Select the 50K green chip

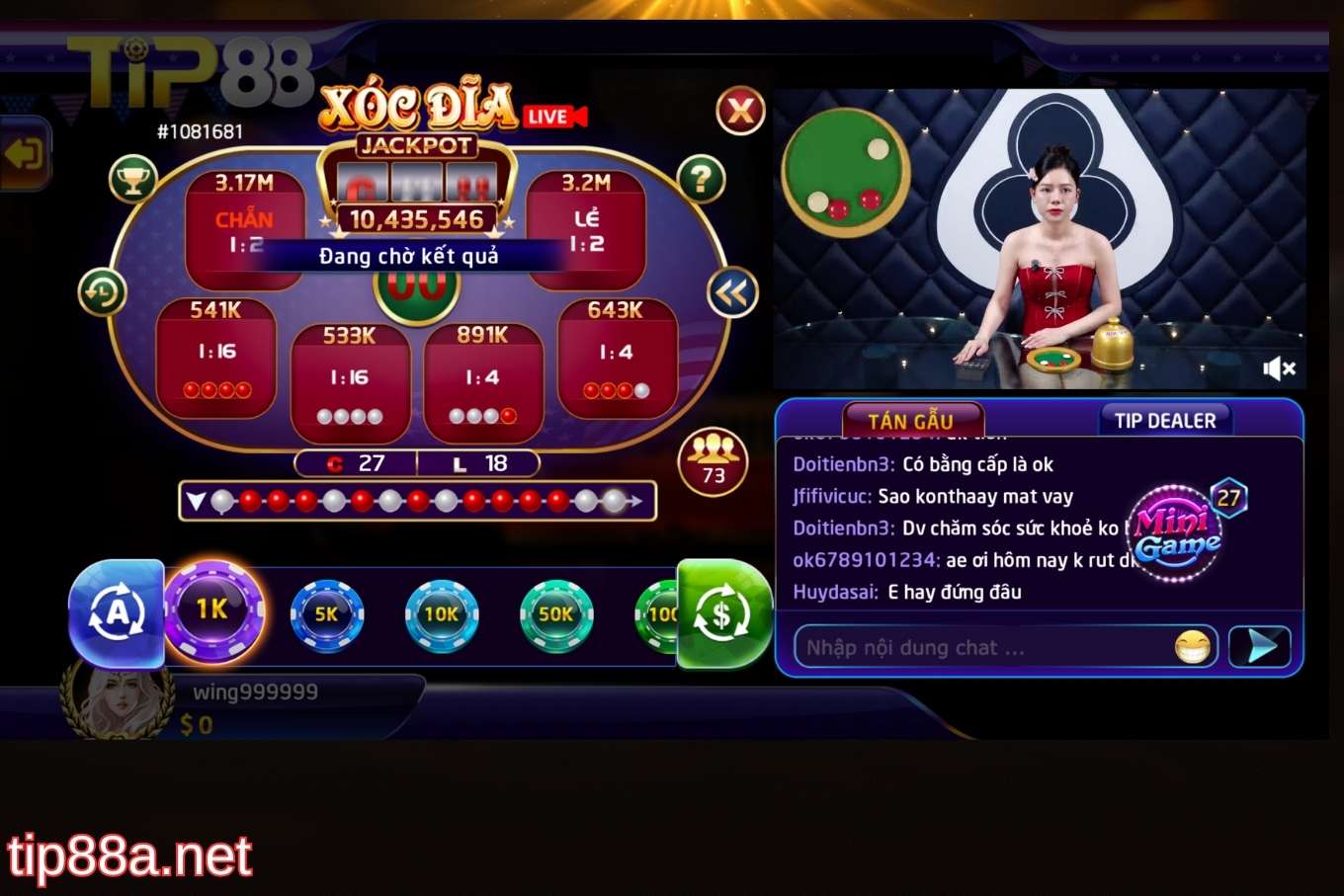(556, 614)
